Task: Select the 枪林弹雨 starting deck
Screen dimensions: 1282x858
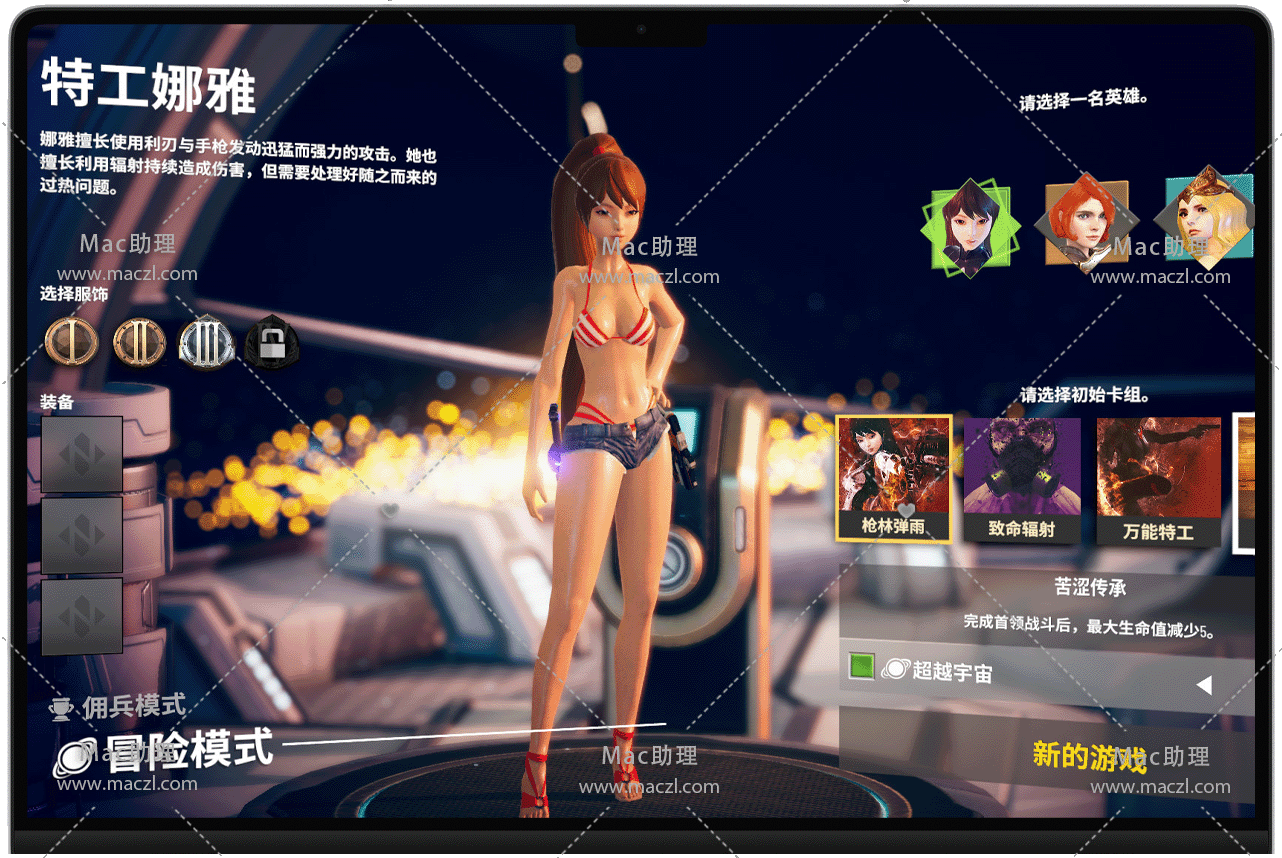Action: point(893,479)
